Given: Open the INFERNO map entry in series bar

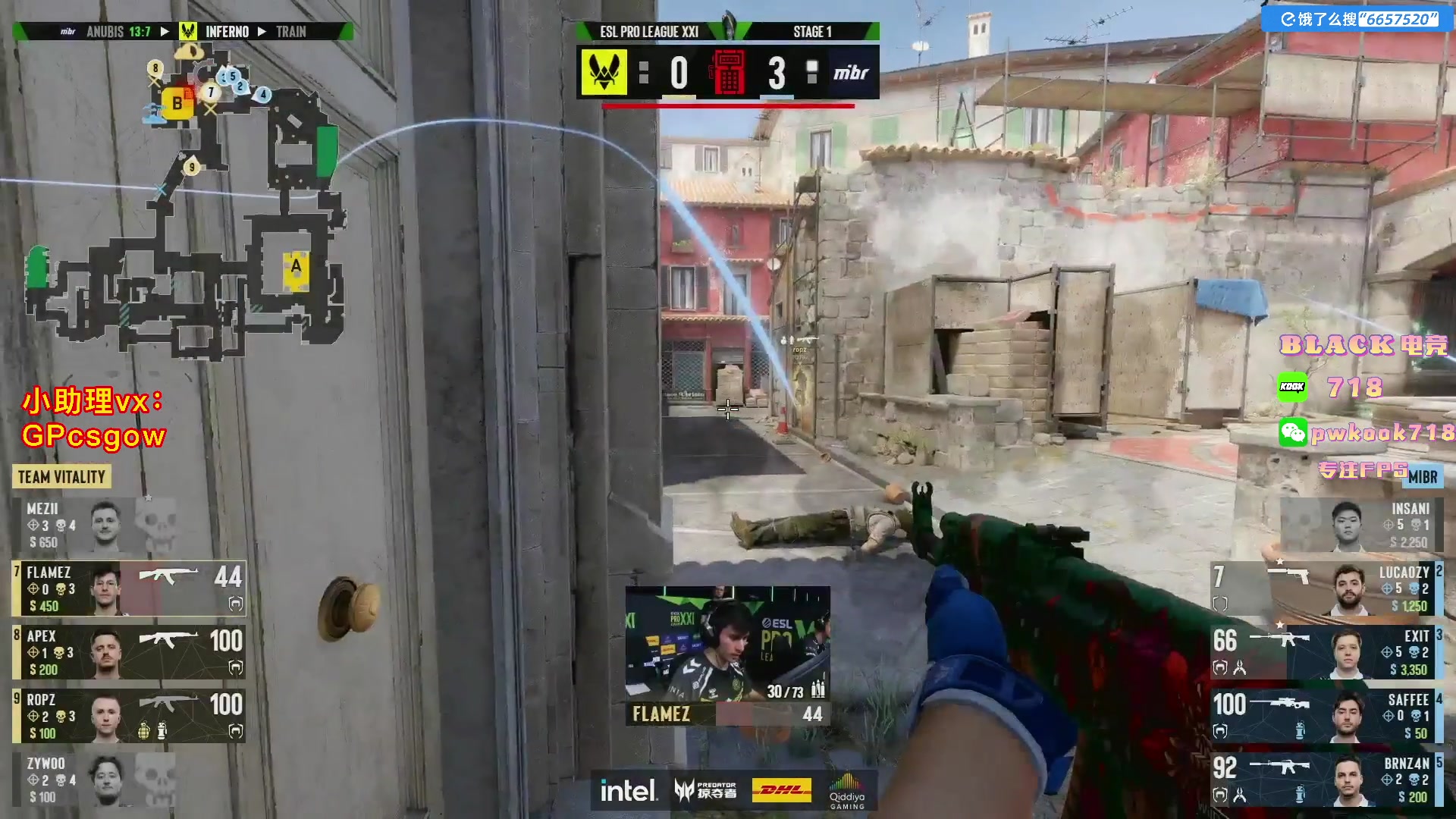Looking at the screenshot, I should (227, 32).
